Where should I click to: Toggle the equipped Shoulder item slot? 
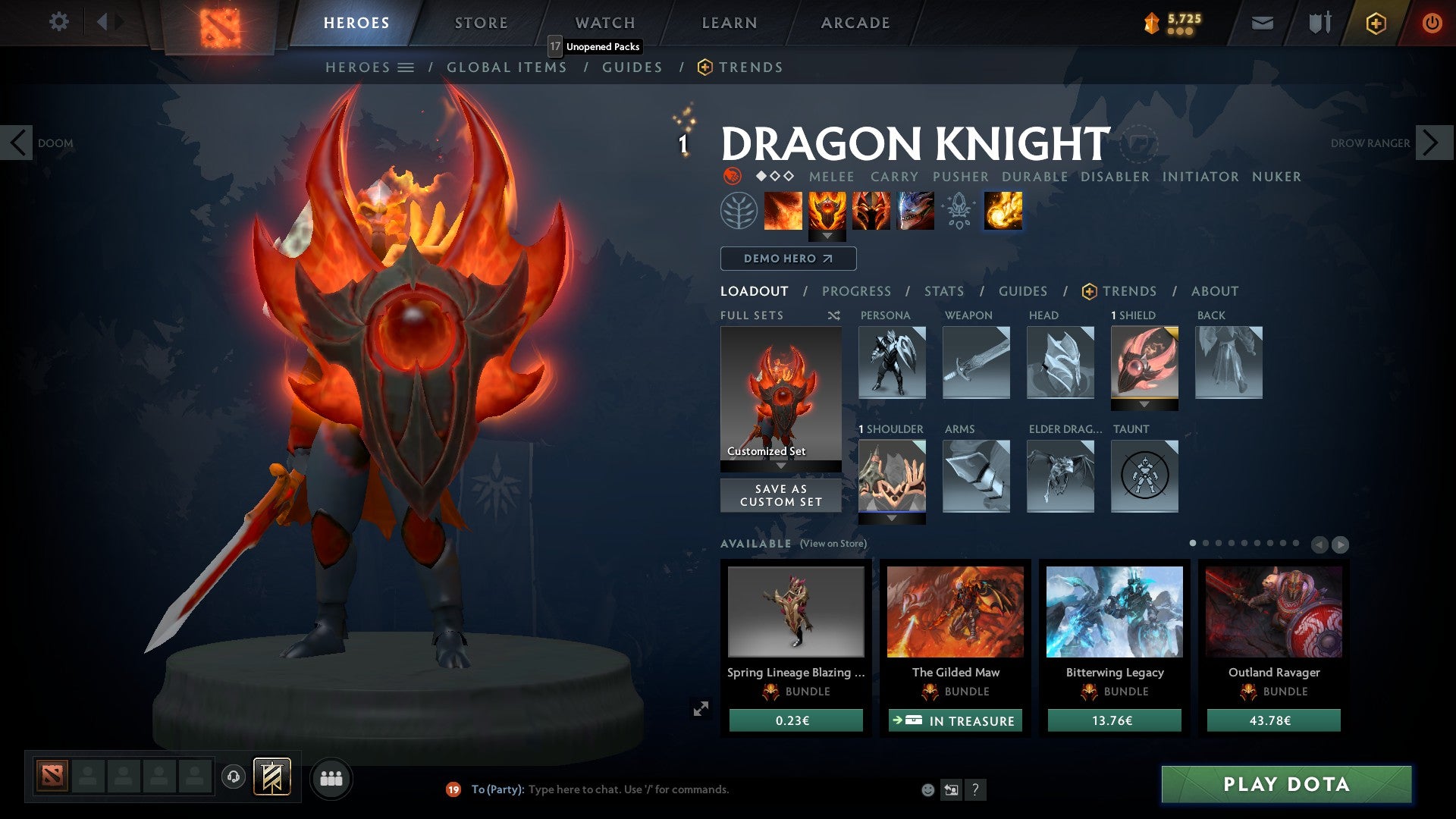tap(892, 476)
